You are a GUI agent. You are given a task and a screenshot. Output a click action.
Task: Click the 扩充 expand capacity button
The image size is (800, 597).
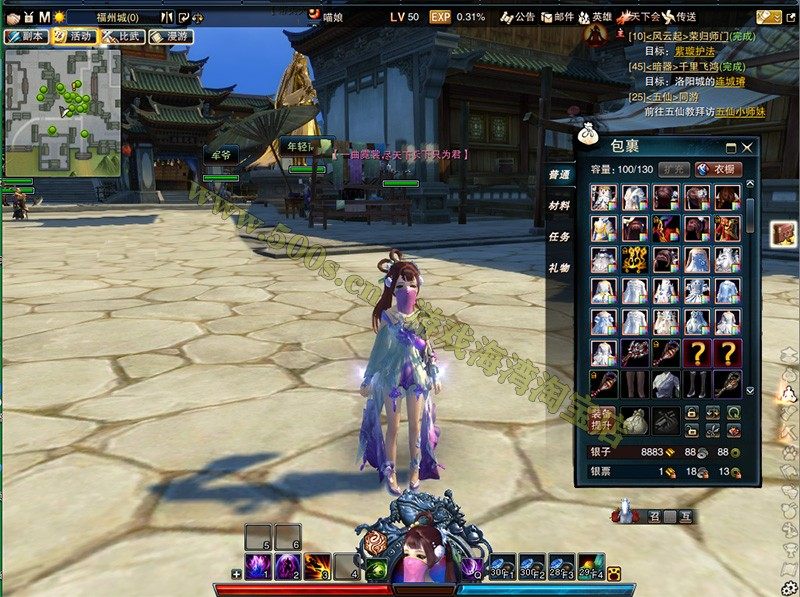point(672,169)
